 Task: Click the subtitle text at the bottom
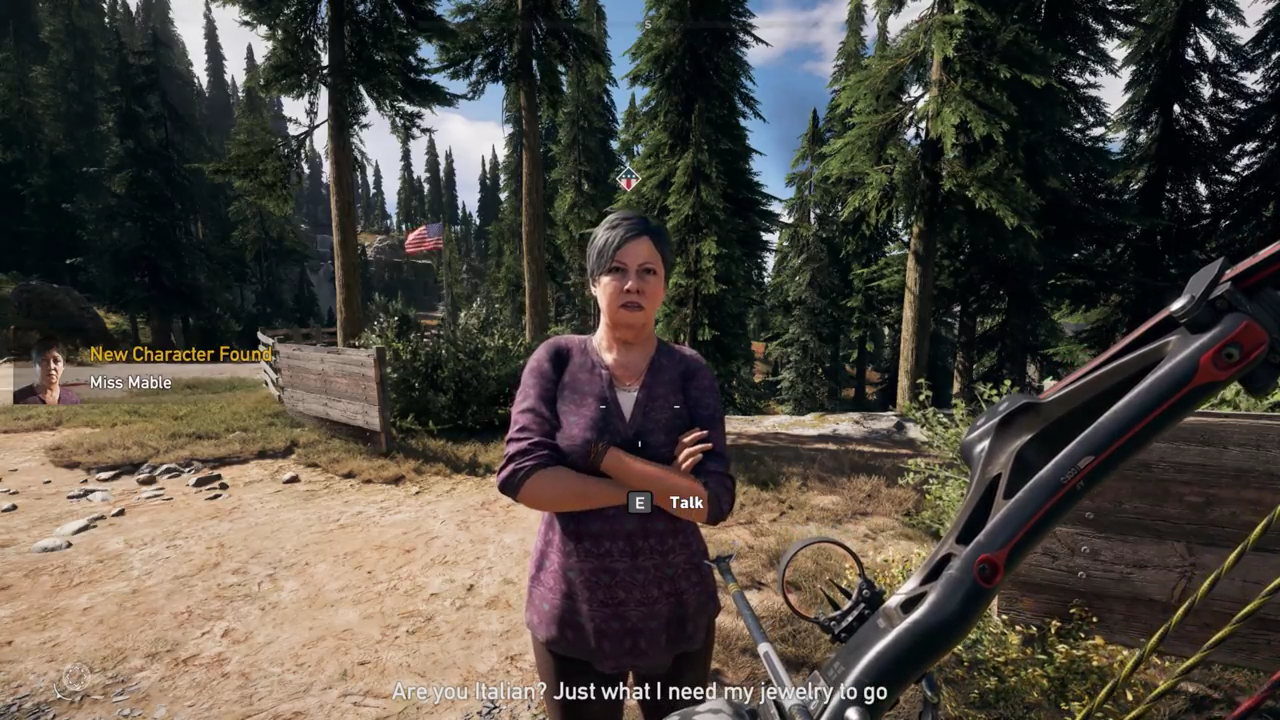tap(640, 691)
